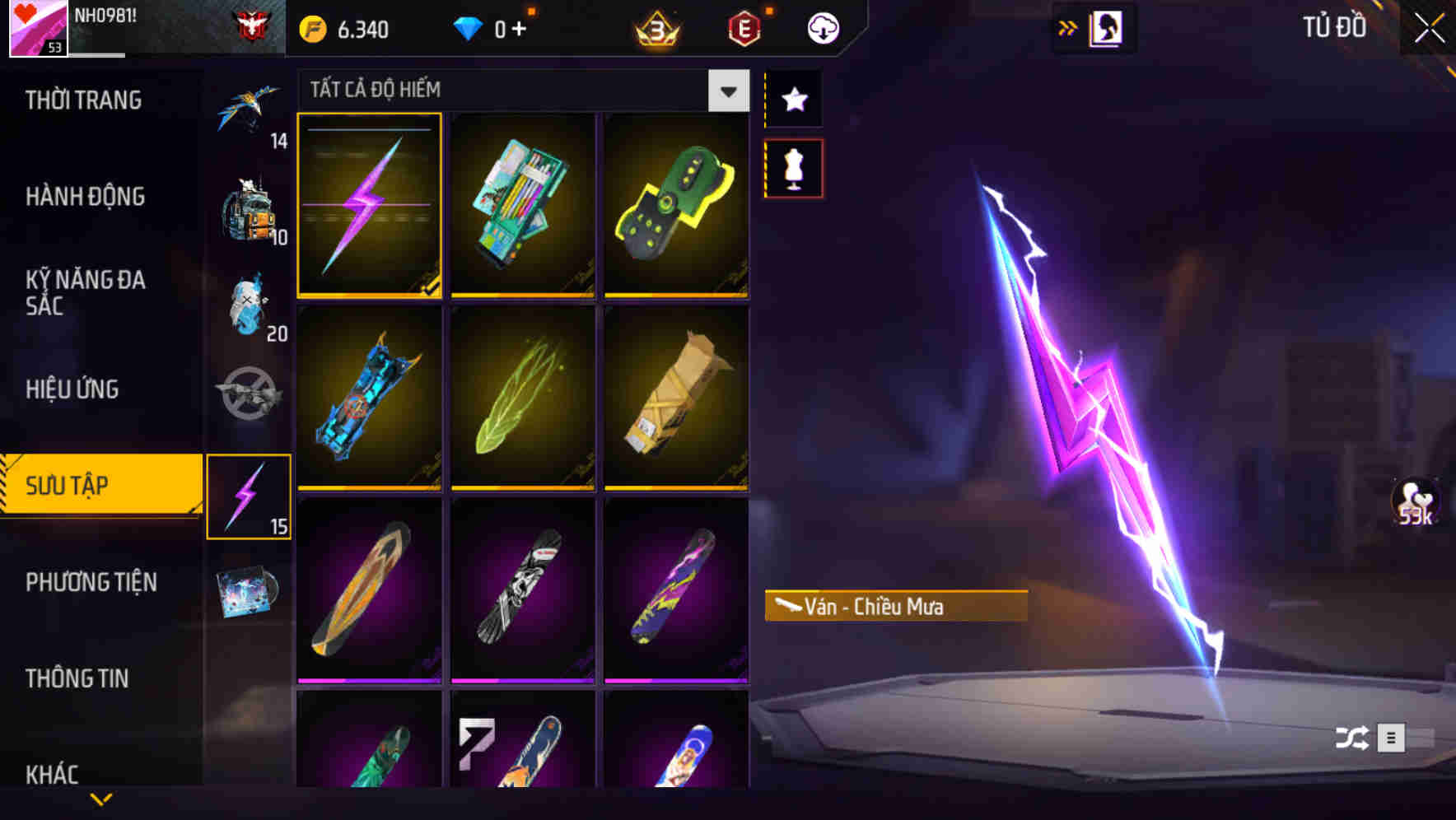Toggle the list view button
Screen dimensions: 1456x820
point(1392,738)
